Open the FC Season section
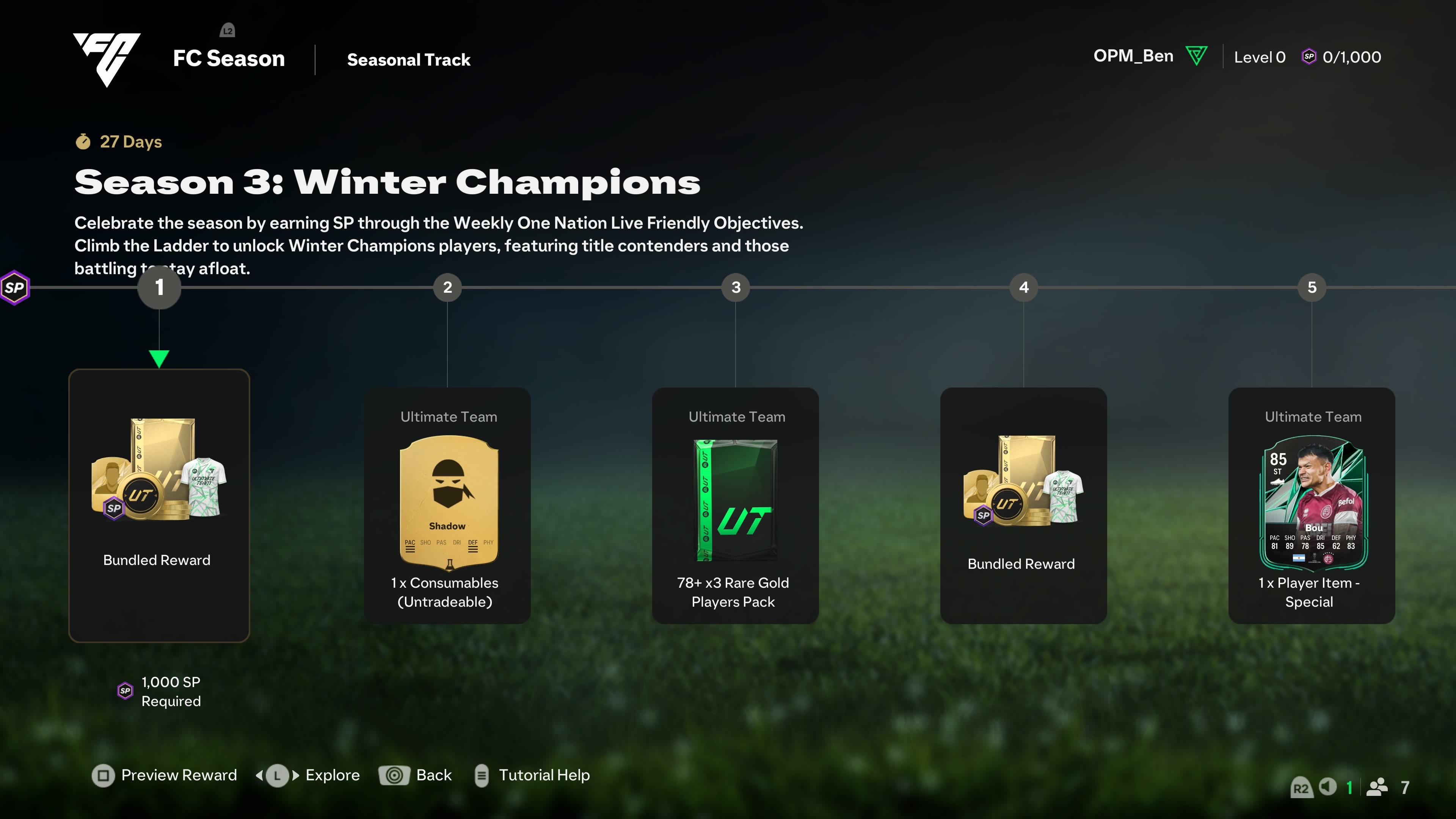 tap(228, 58)
